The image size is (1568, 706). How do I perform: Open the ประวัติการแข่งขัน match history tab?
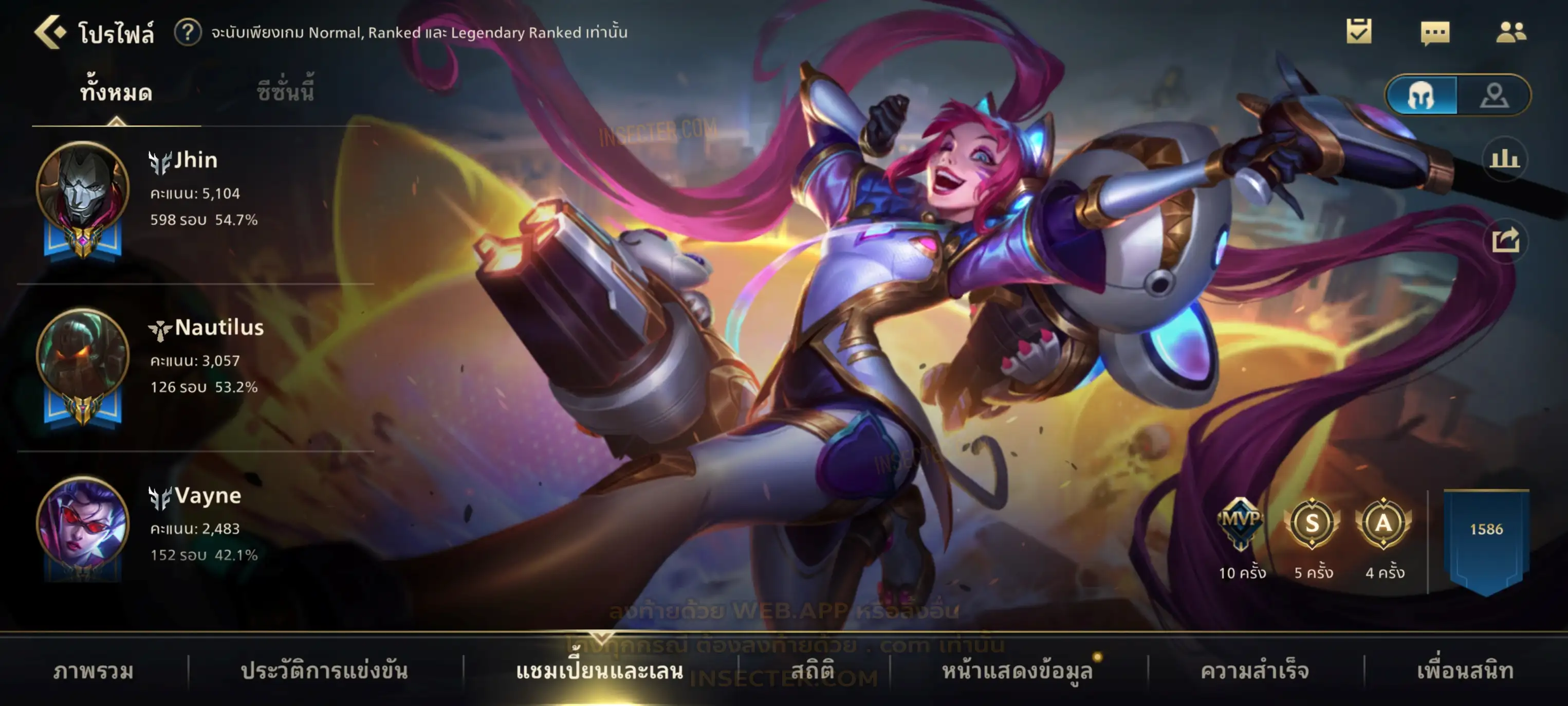[324, 671]
